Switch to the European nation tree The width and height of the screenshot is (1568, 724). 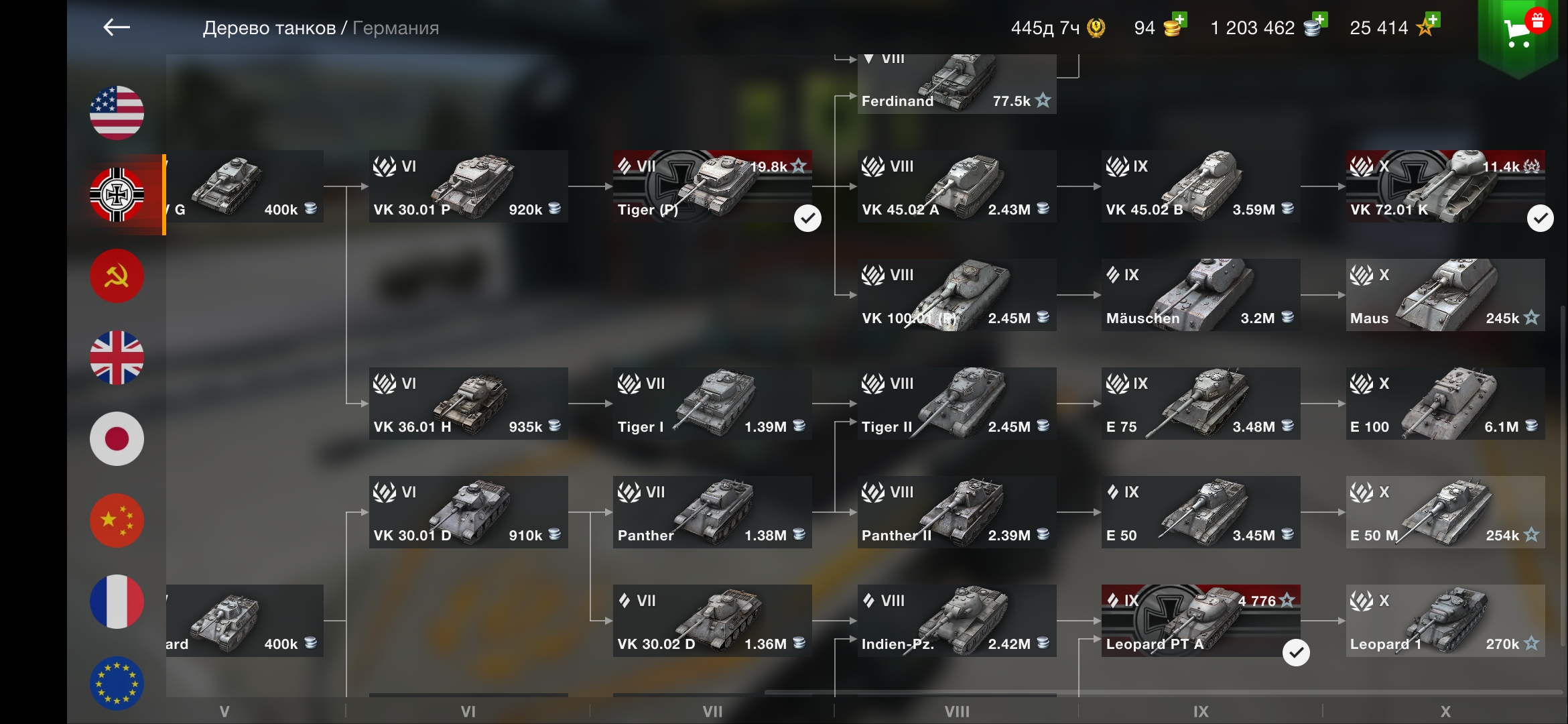tap(117, 682)
